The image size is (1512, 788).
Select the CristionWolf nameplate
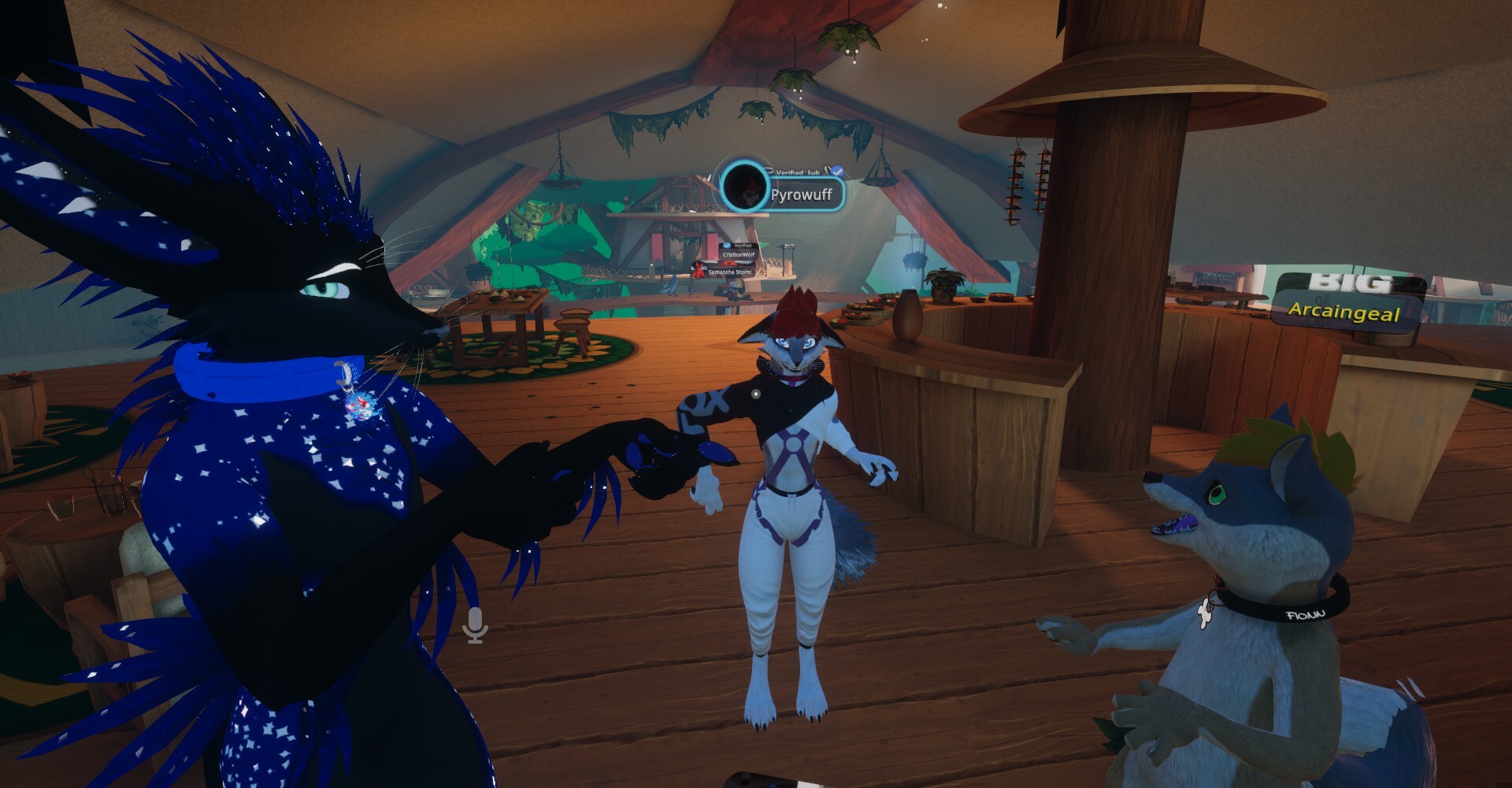tap(738, 255)
